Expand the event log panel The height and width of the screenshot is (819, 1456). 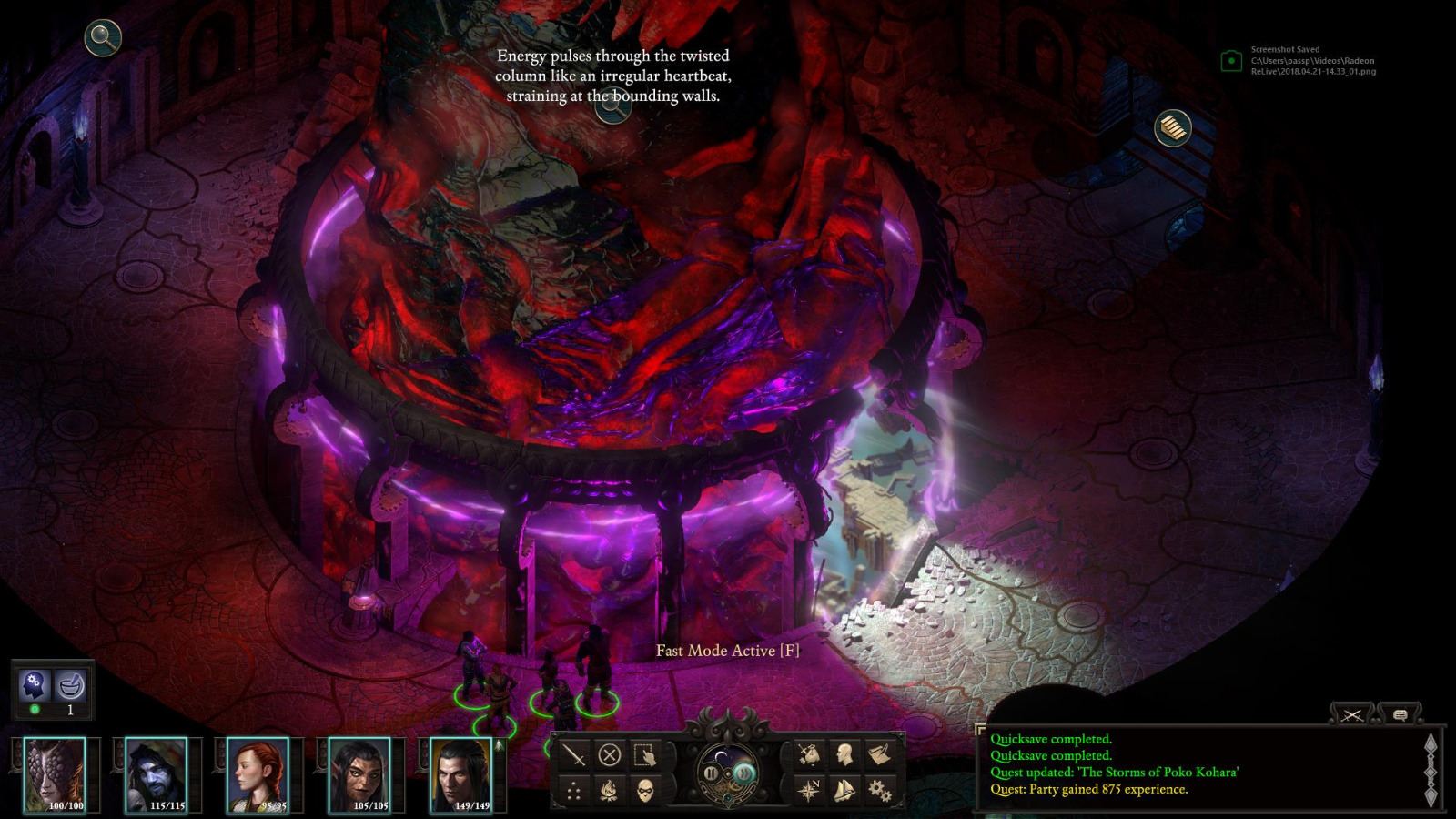click(x=982, y=728)
